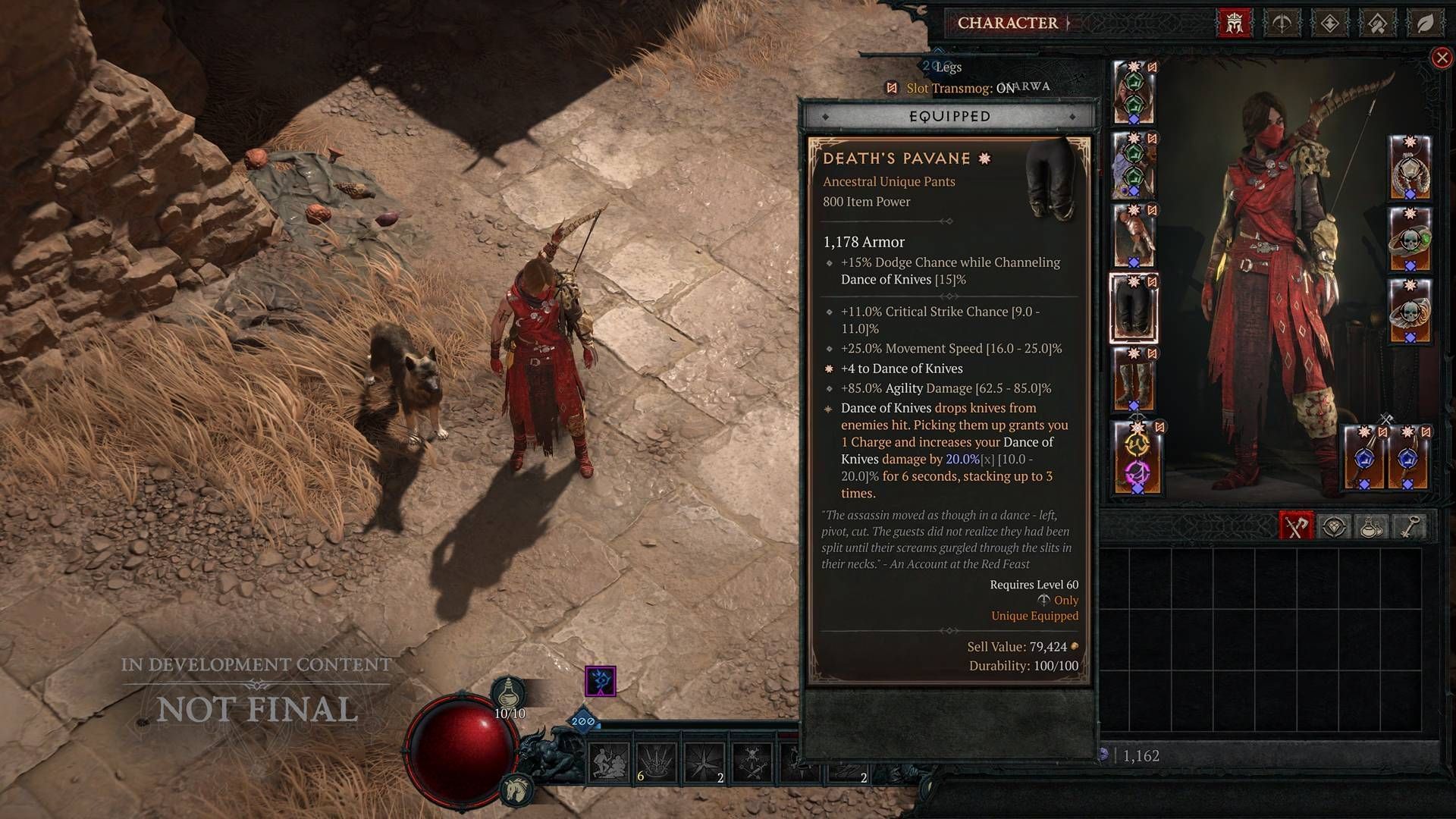1456x819 pixels.
Task: Select the equipped amulet slot
Action: (1410, 168)
